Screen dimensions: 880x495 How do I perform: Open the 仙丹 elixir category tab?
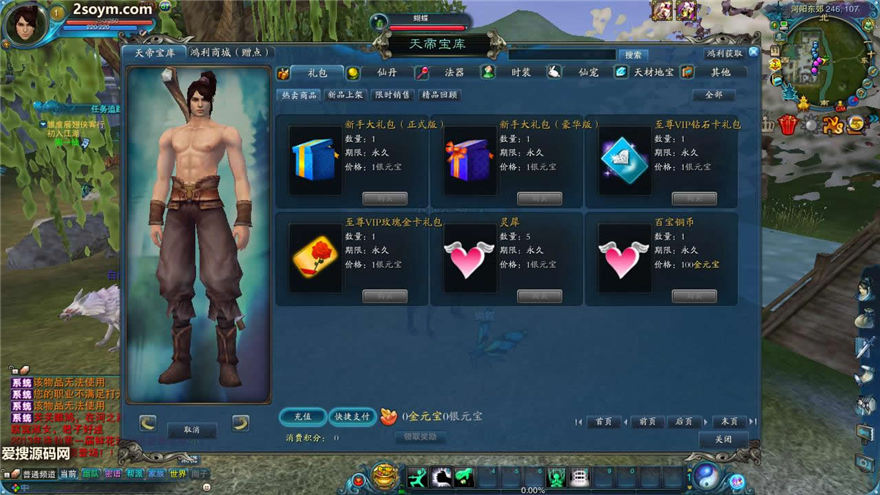387,72
